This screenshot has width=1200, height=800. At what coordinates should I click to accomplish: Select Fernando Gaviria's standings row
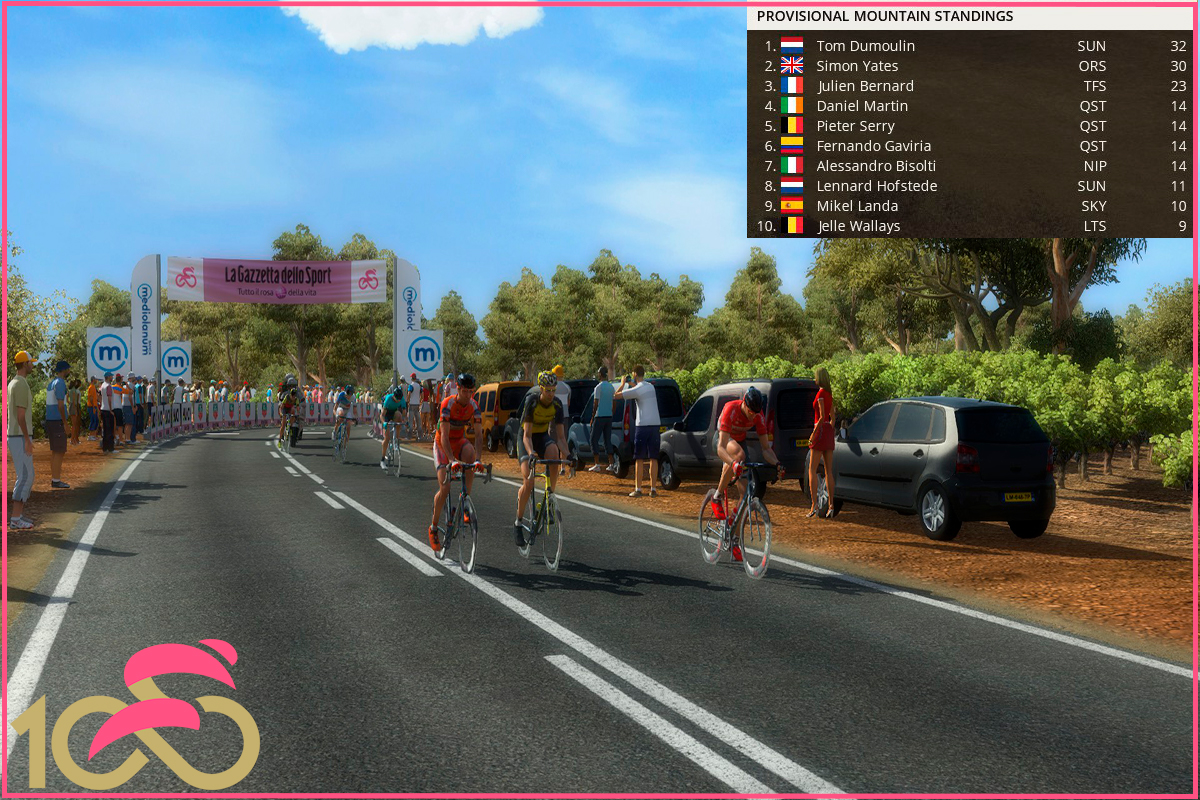pyautogui.click(x=873, y=146)
